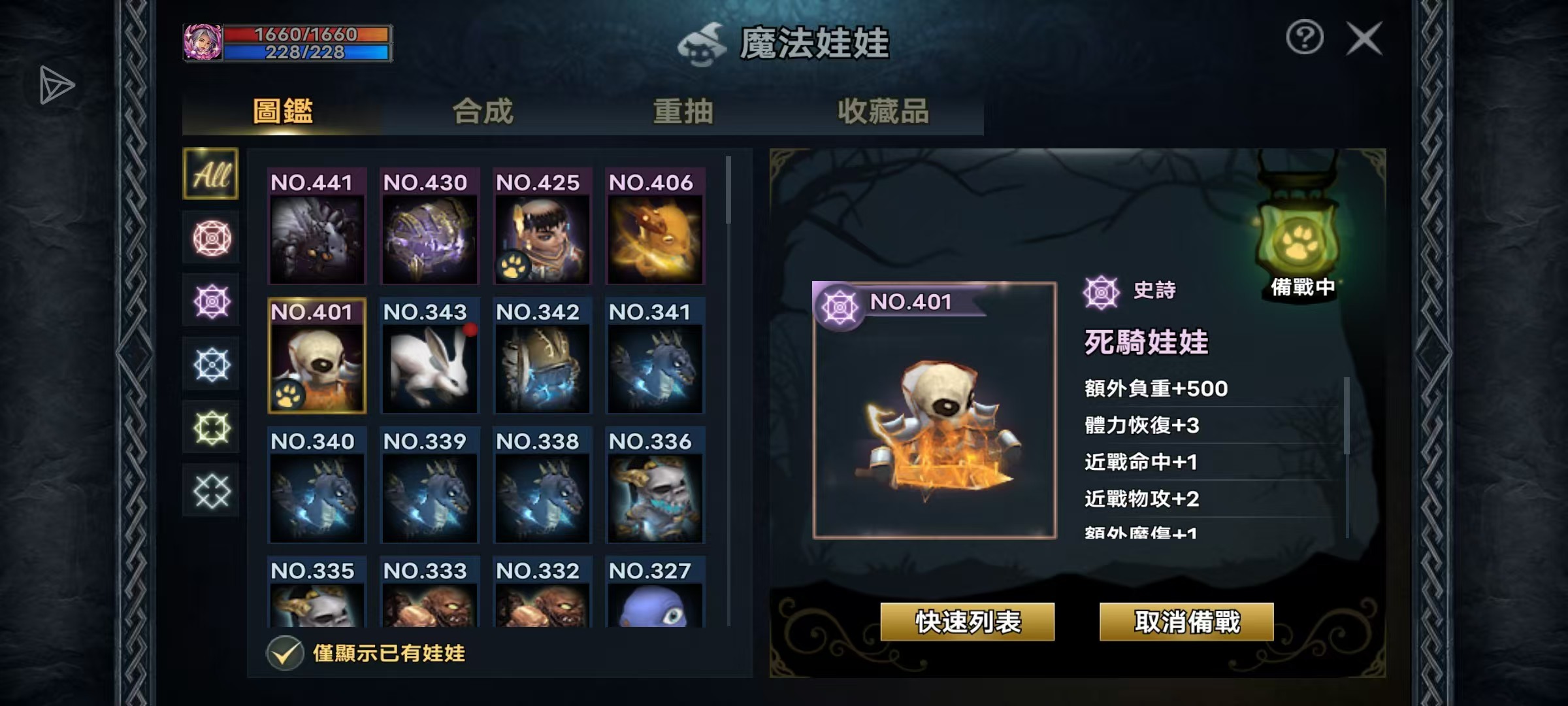Switch to the 合成 tab

coord(483,111)
